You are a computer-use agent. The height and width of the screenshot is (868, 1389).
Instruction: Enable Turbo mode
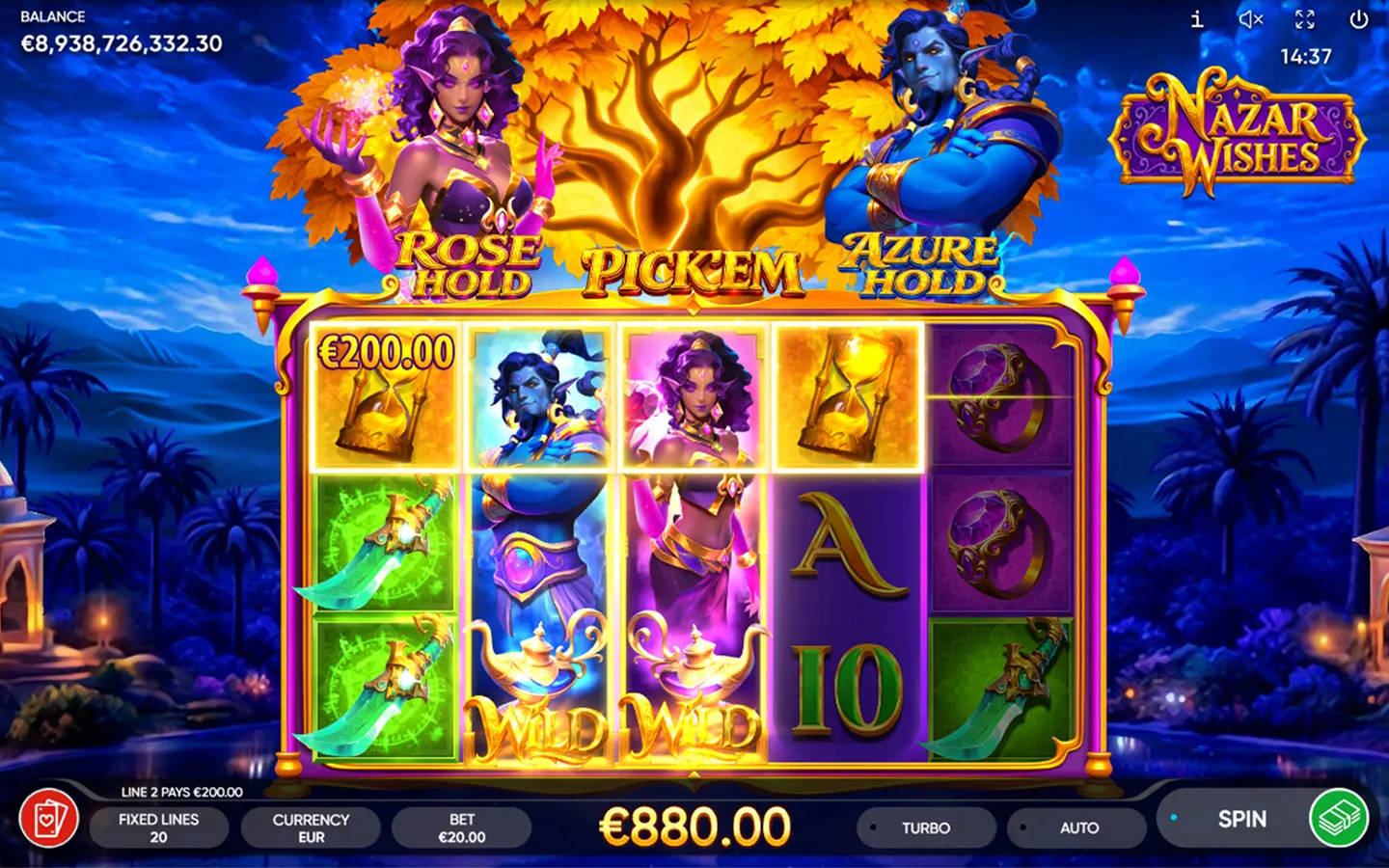[926, 827]
